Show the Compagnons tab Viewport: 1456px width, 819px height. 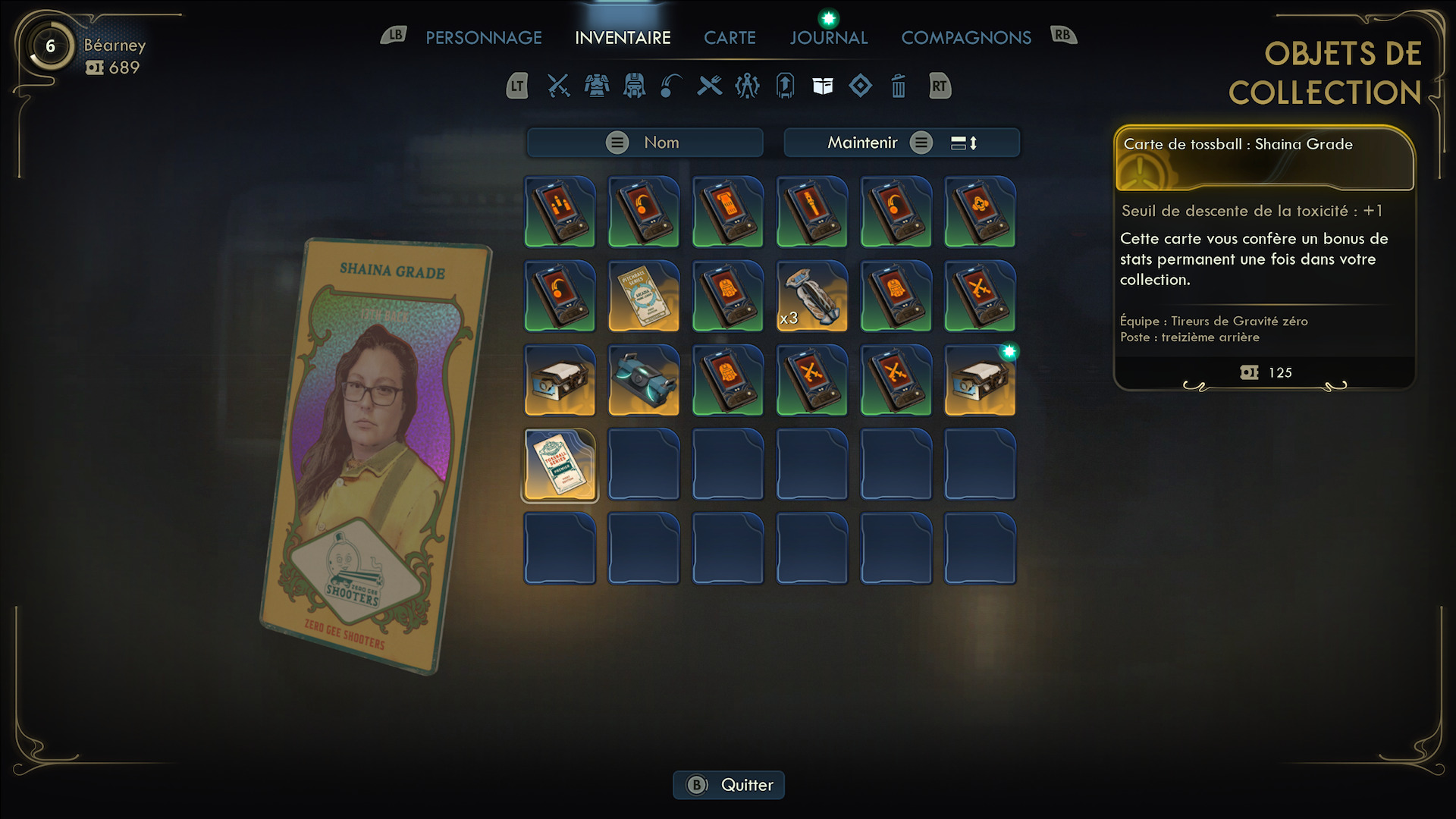[x=965, y=38]
